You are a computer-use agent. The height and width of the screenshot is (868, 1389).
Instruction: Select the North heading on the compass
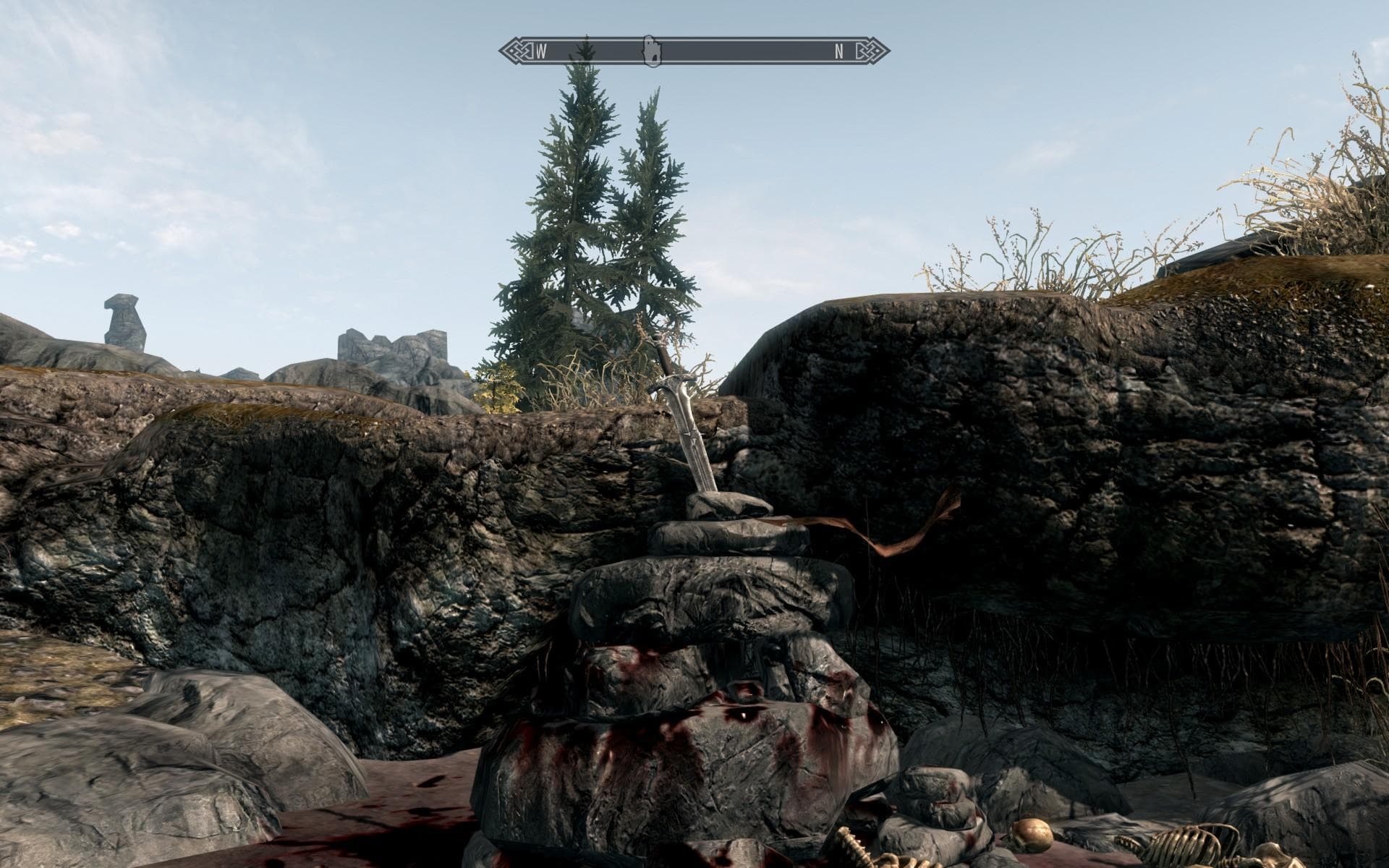point(839,51)
